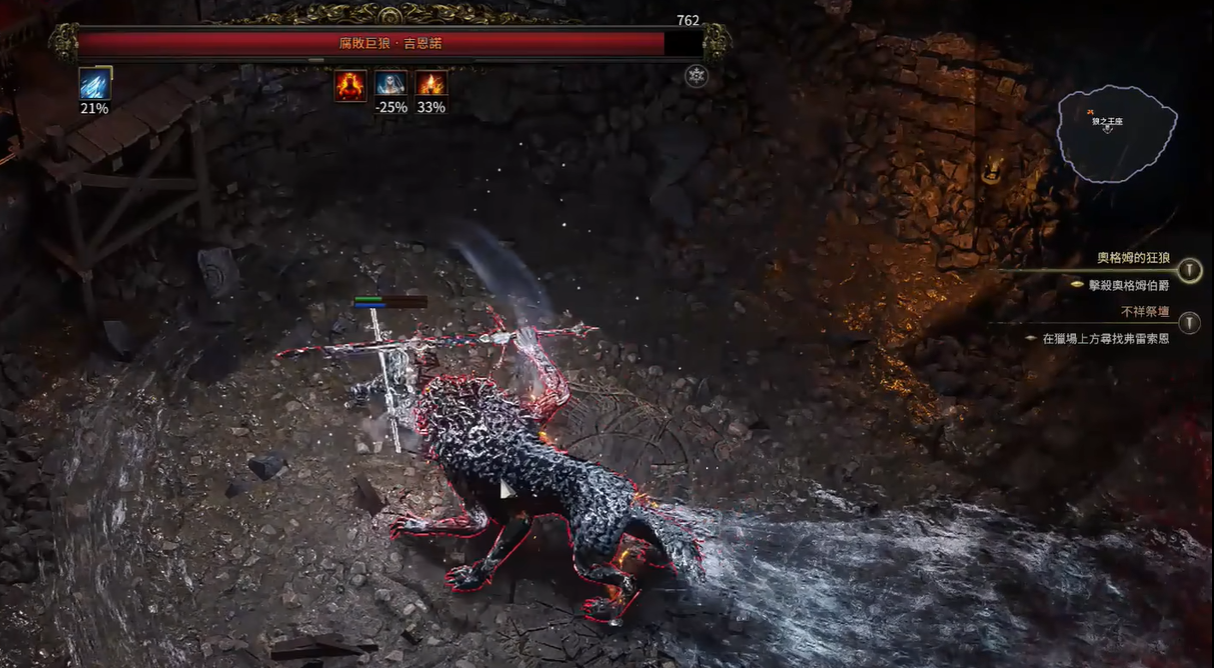The height and width of the screenshot is (668, 1214).
Task: Click the snowflake freeze icon under boss bar
Action: [x=696, y=76]
